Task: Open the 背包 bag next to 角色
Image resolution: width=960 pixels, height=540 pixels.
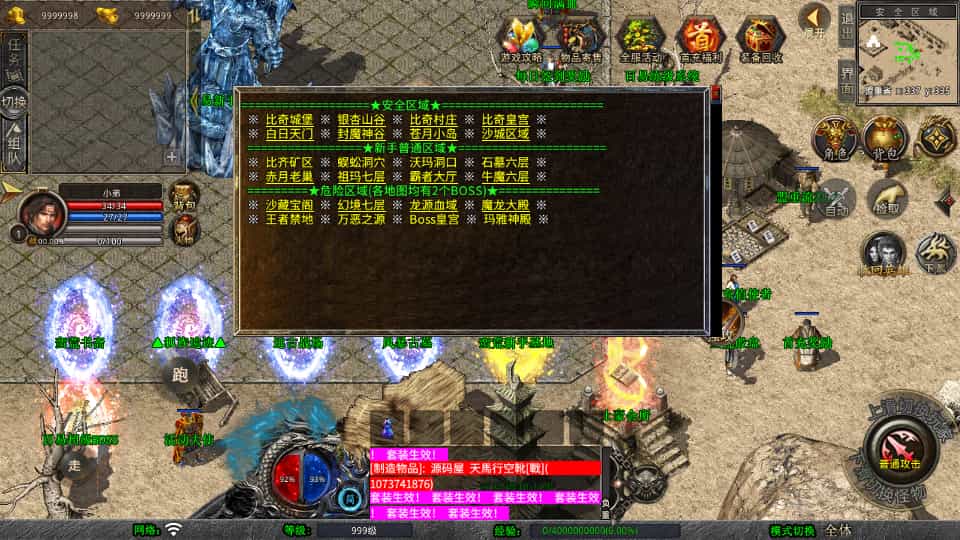Action: click(885, 139)
